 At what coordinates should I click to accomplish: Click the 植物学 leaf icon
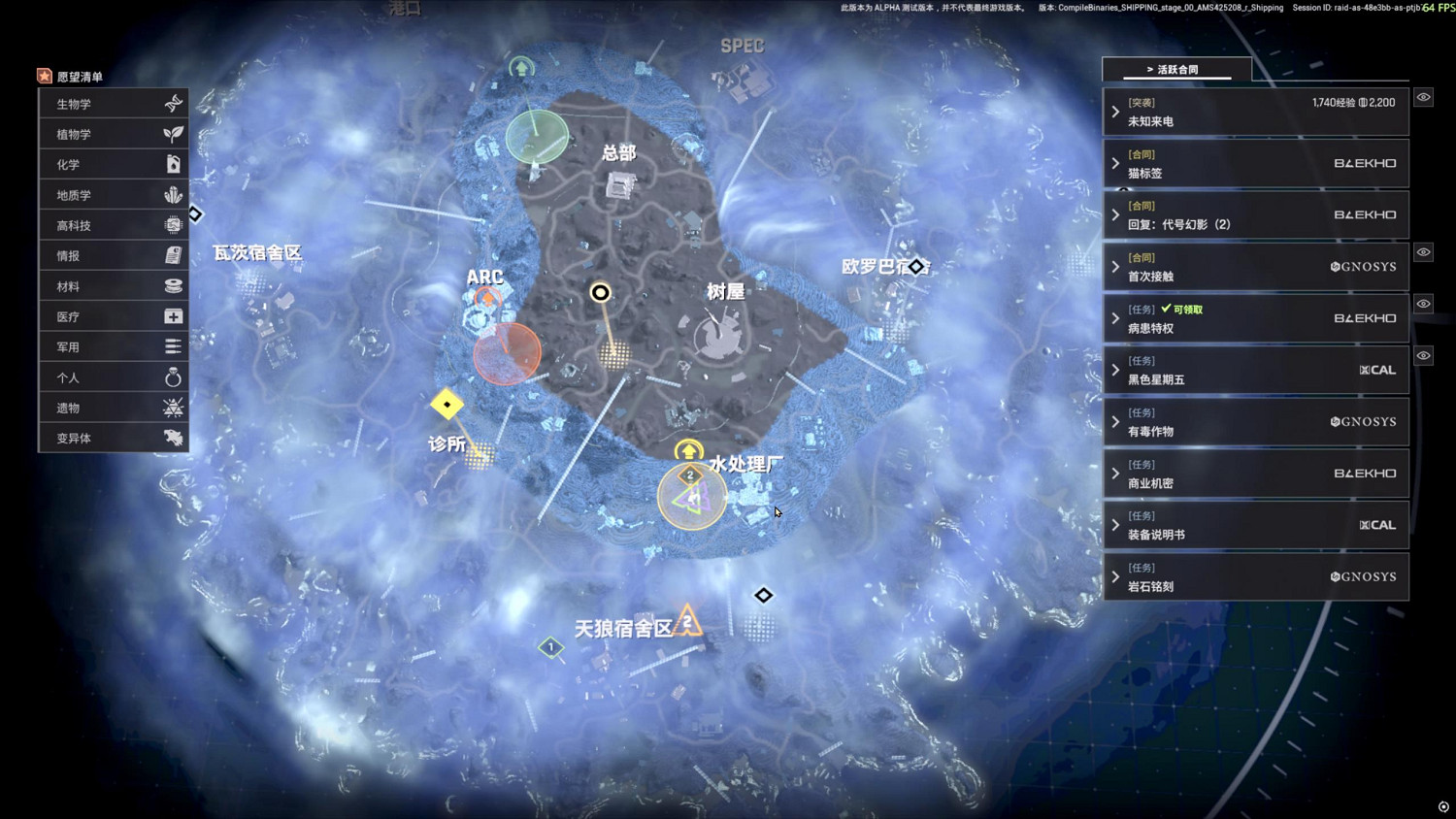point(173,133)
